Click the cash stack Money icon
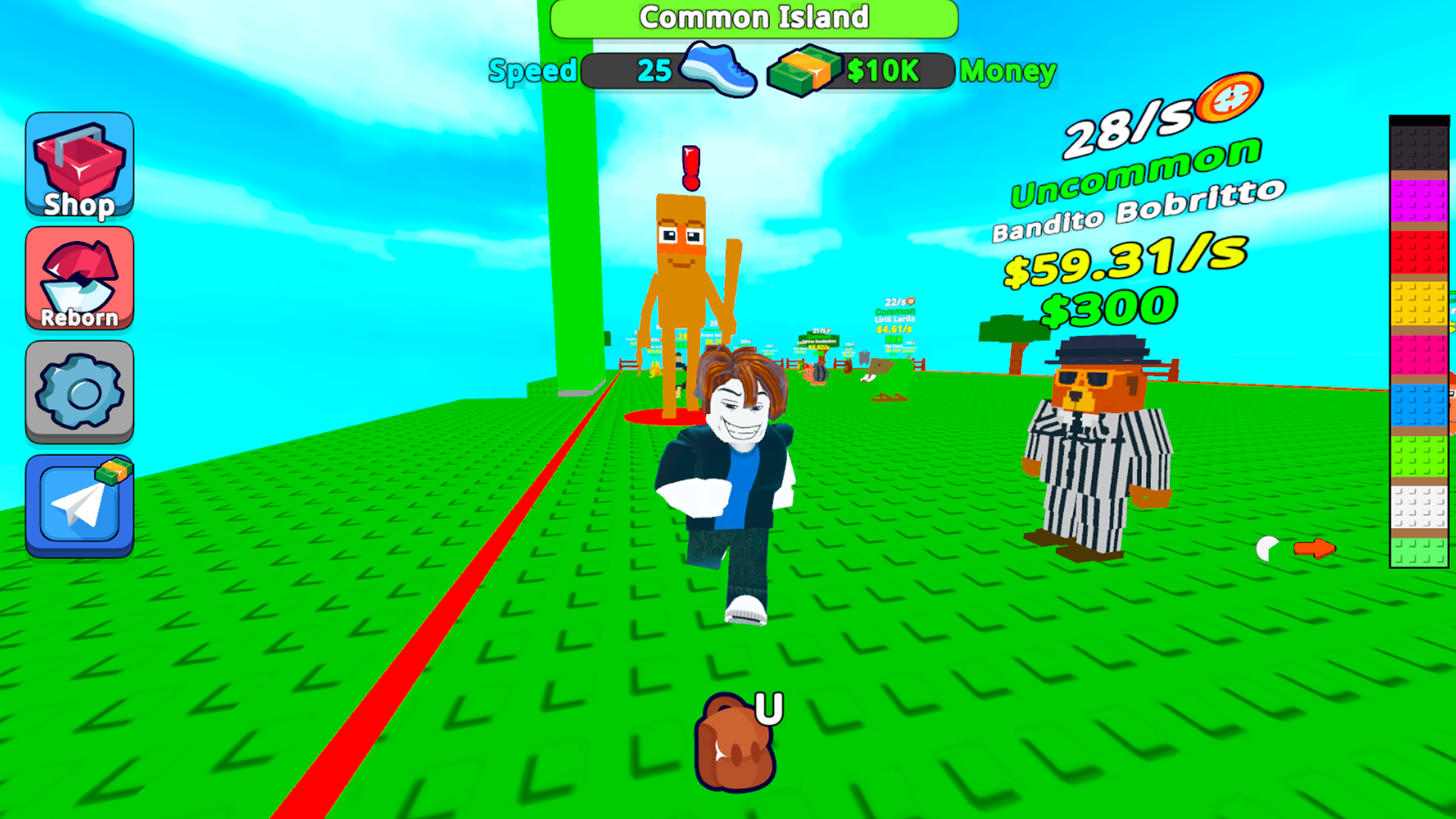Viewport: 1456px width, 819px height. point(804,70)
